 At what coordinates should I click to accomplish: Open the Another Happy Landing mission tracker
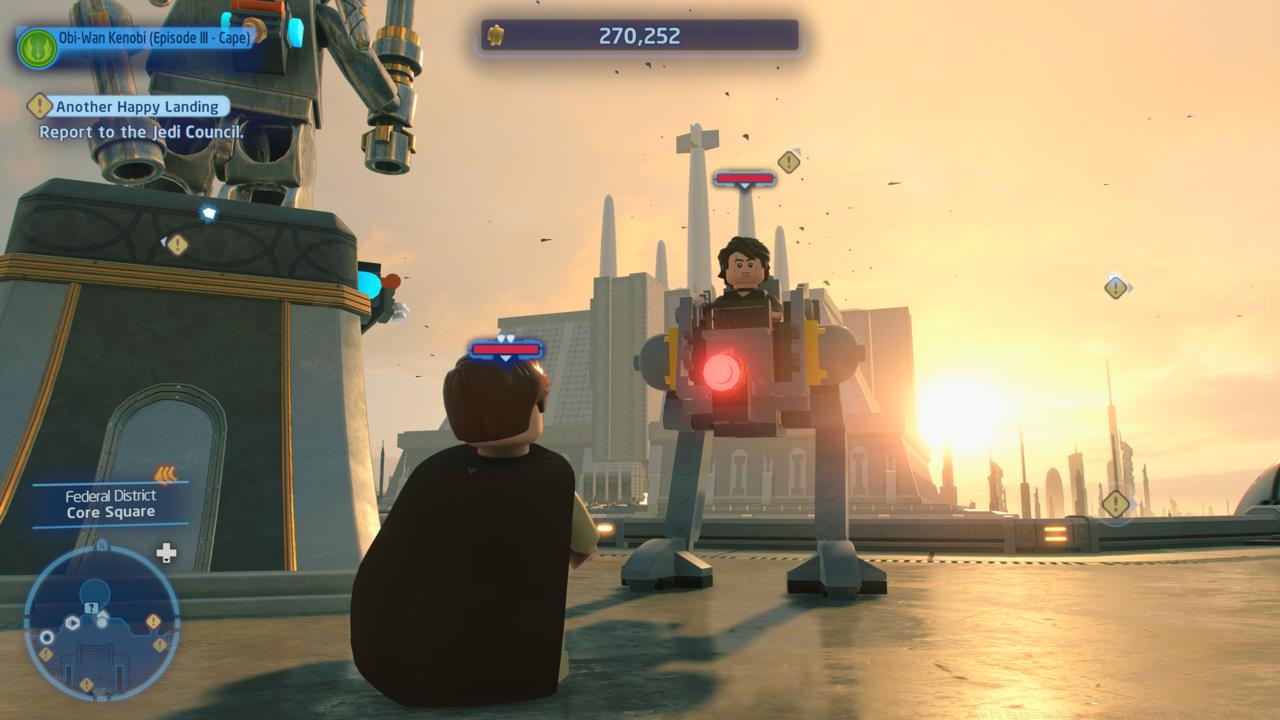[x=137, y=107]
